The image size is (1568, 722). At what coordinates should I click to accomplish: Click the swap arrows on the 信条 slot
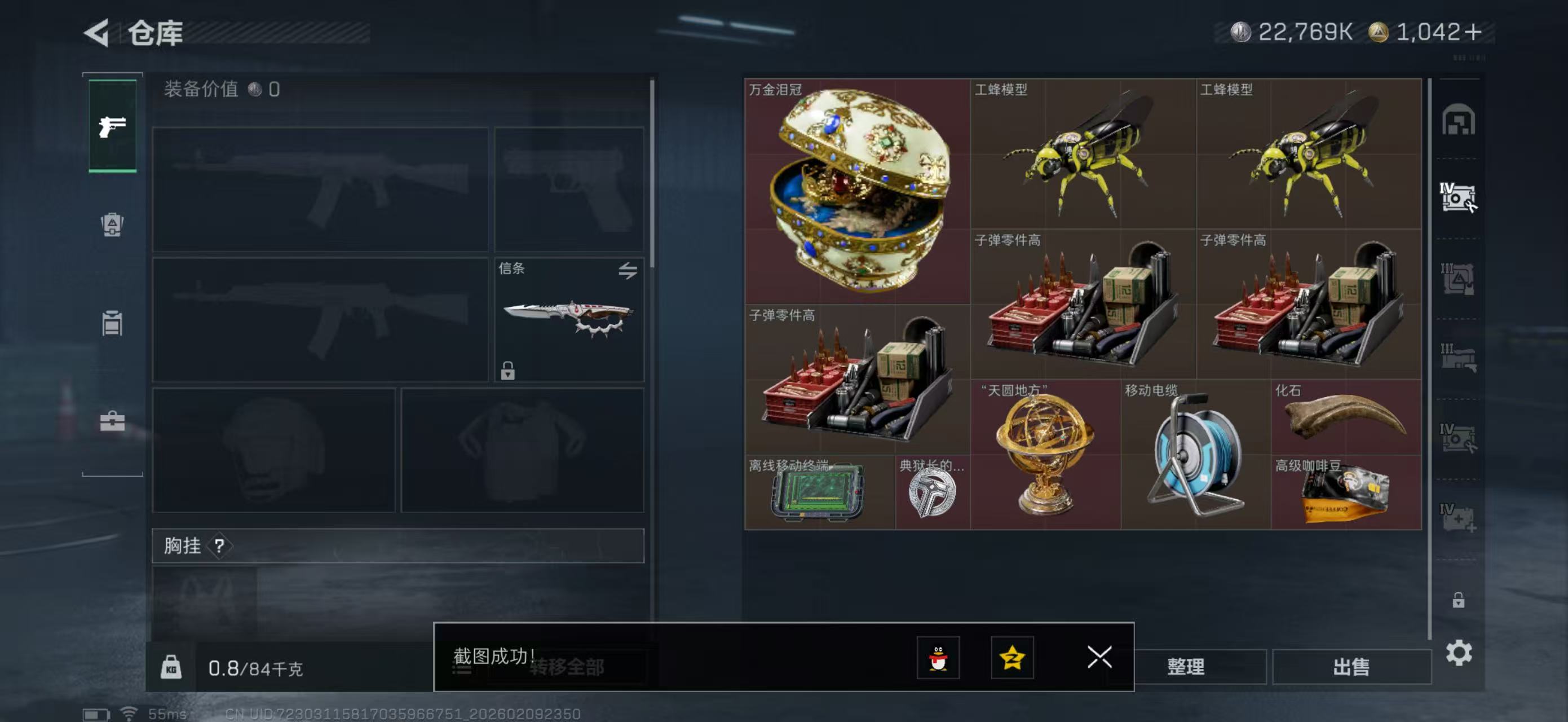click(629, 271)
